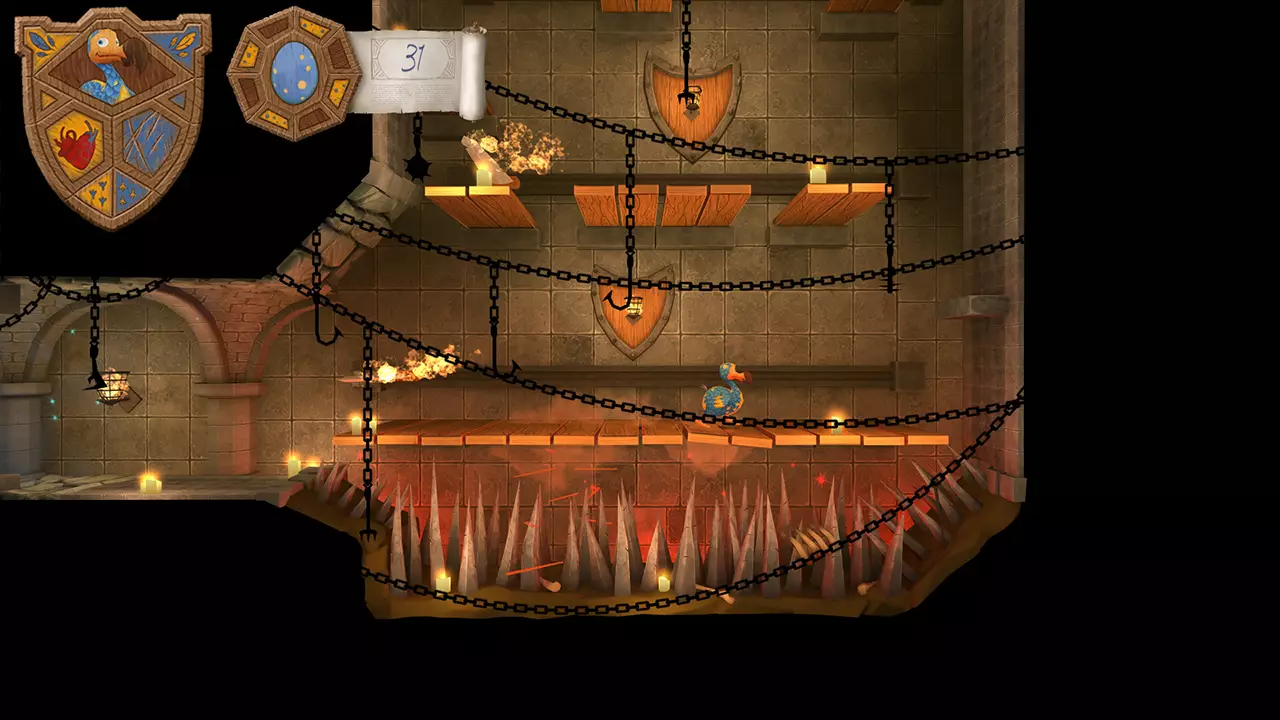Click the blue egg octagon icon
The width and height of the screenshot is (1280, 720).
[x=292, y=72]
